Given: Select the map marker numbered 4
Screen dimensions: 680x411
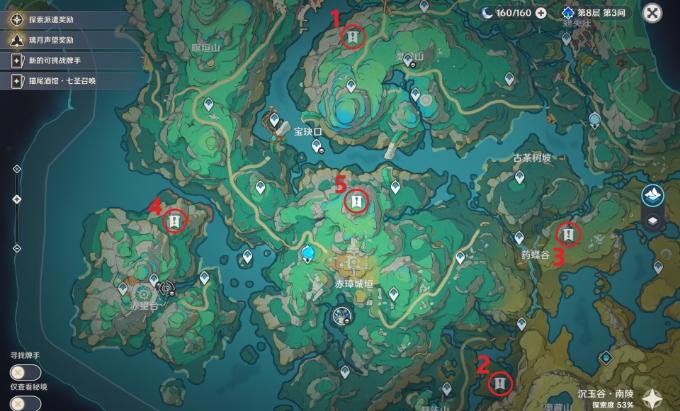Looking at the screenshot, I should pos(175,220).
